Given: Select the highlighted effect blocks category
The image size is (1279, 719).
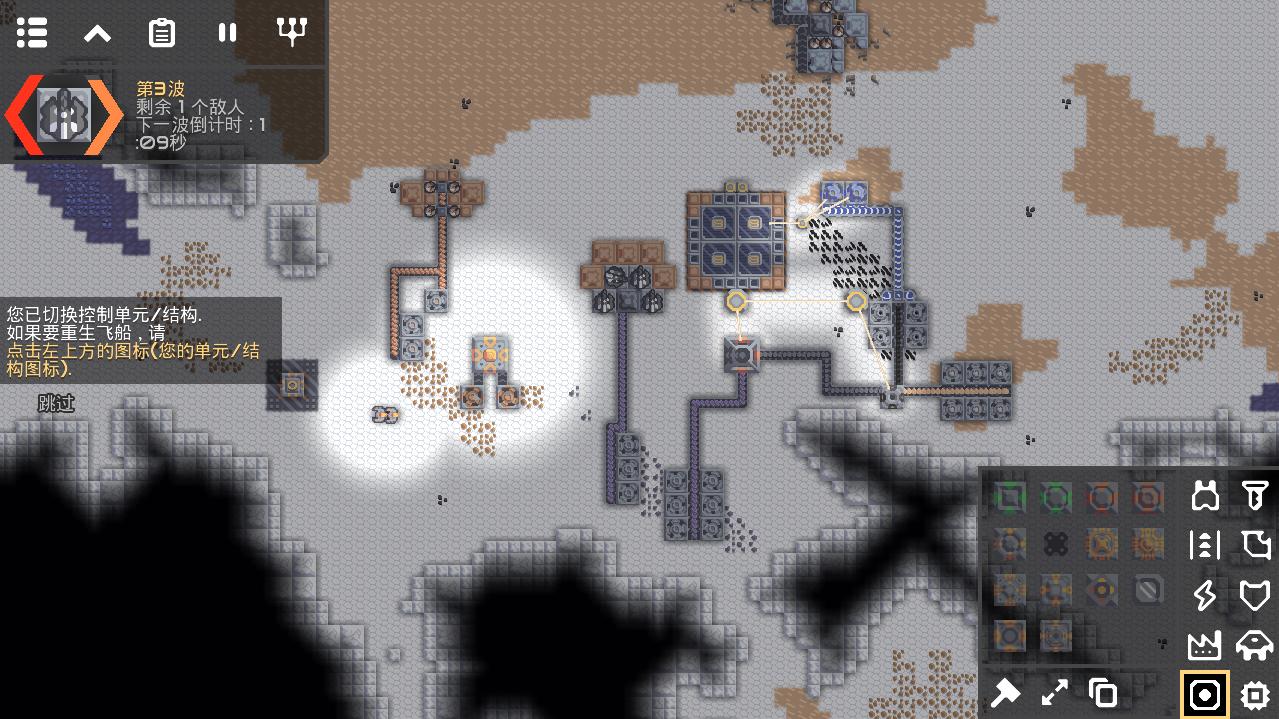Looking at the screenshot, I should [x=1205, y=695].
